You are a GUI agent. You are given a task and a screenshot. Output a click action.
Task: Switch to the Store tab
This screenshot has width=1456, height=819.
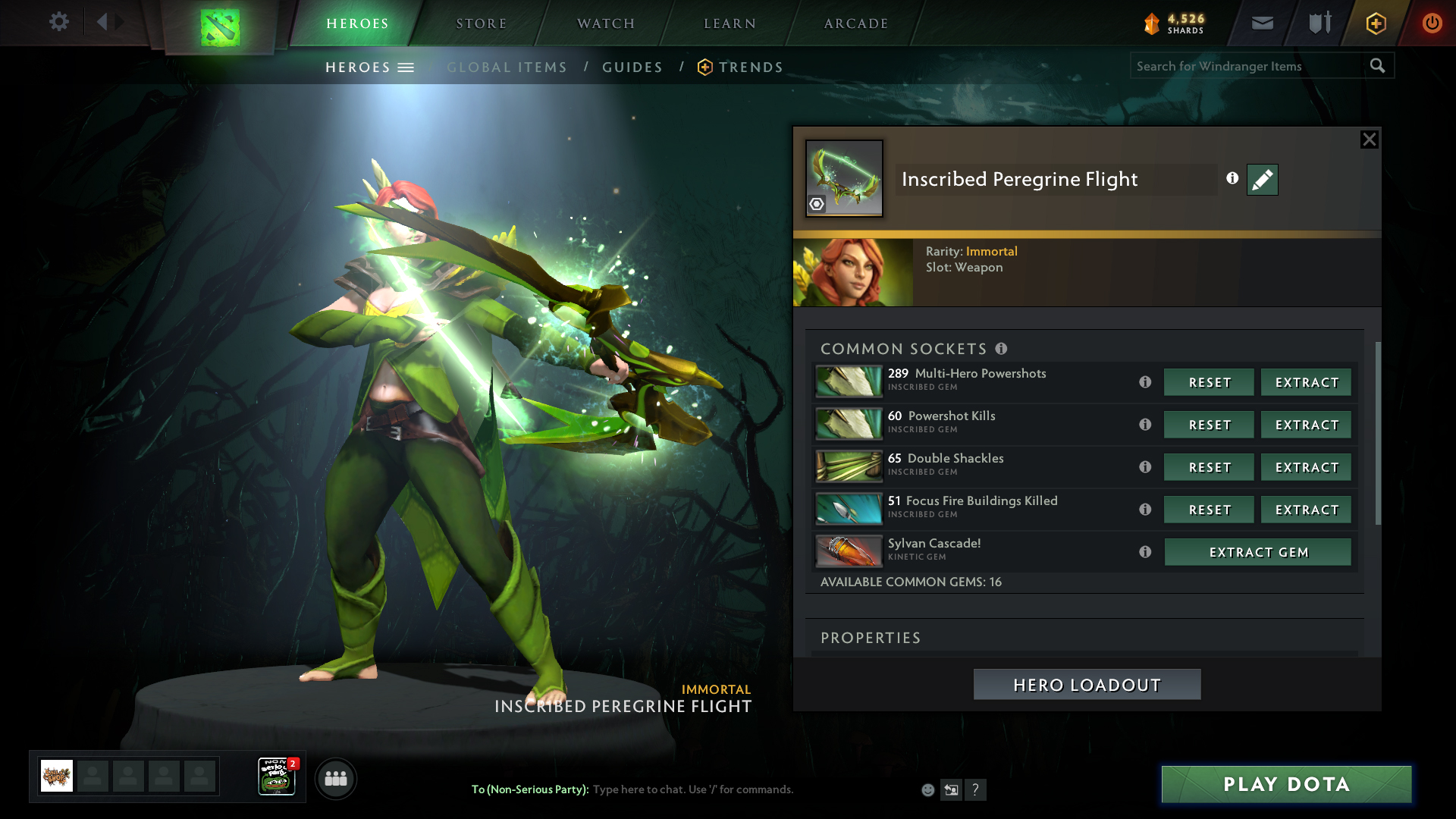(x=481, y=24)
